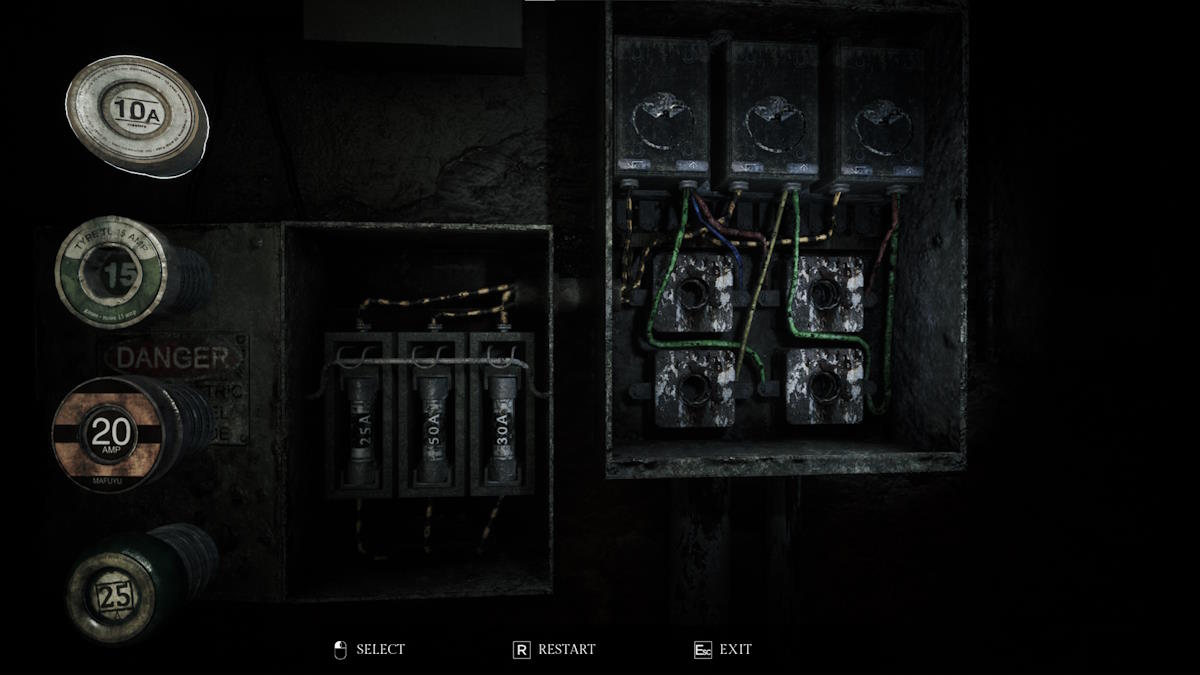The width and height of the screenshot is (1200, 675).
Task: Choose the orange 20 AMP fuse
Action: 111,435
